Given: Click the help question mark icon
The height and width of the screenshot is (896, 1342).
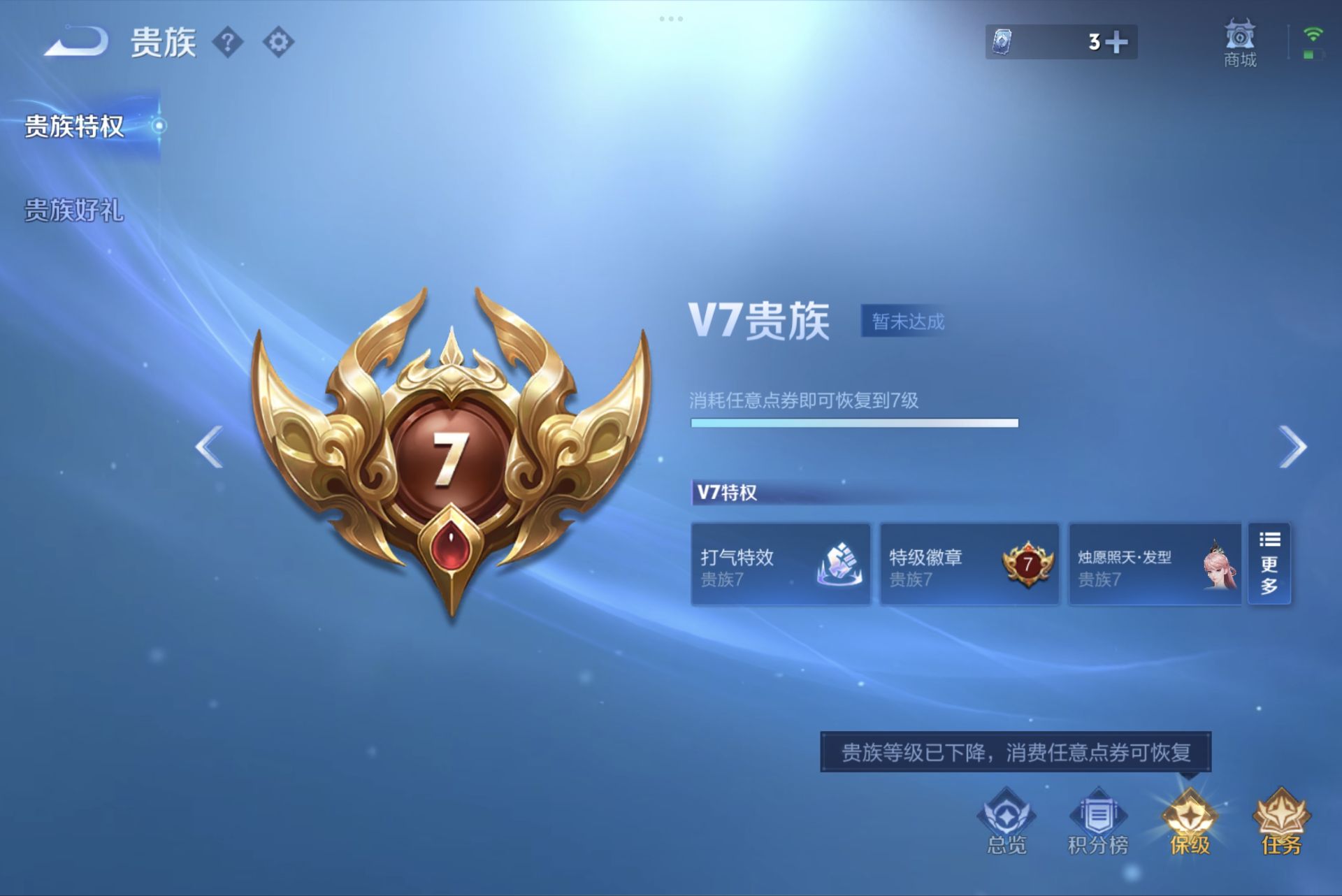Looking at the screenshot, I should (229, 41).
